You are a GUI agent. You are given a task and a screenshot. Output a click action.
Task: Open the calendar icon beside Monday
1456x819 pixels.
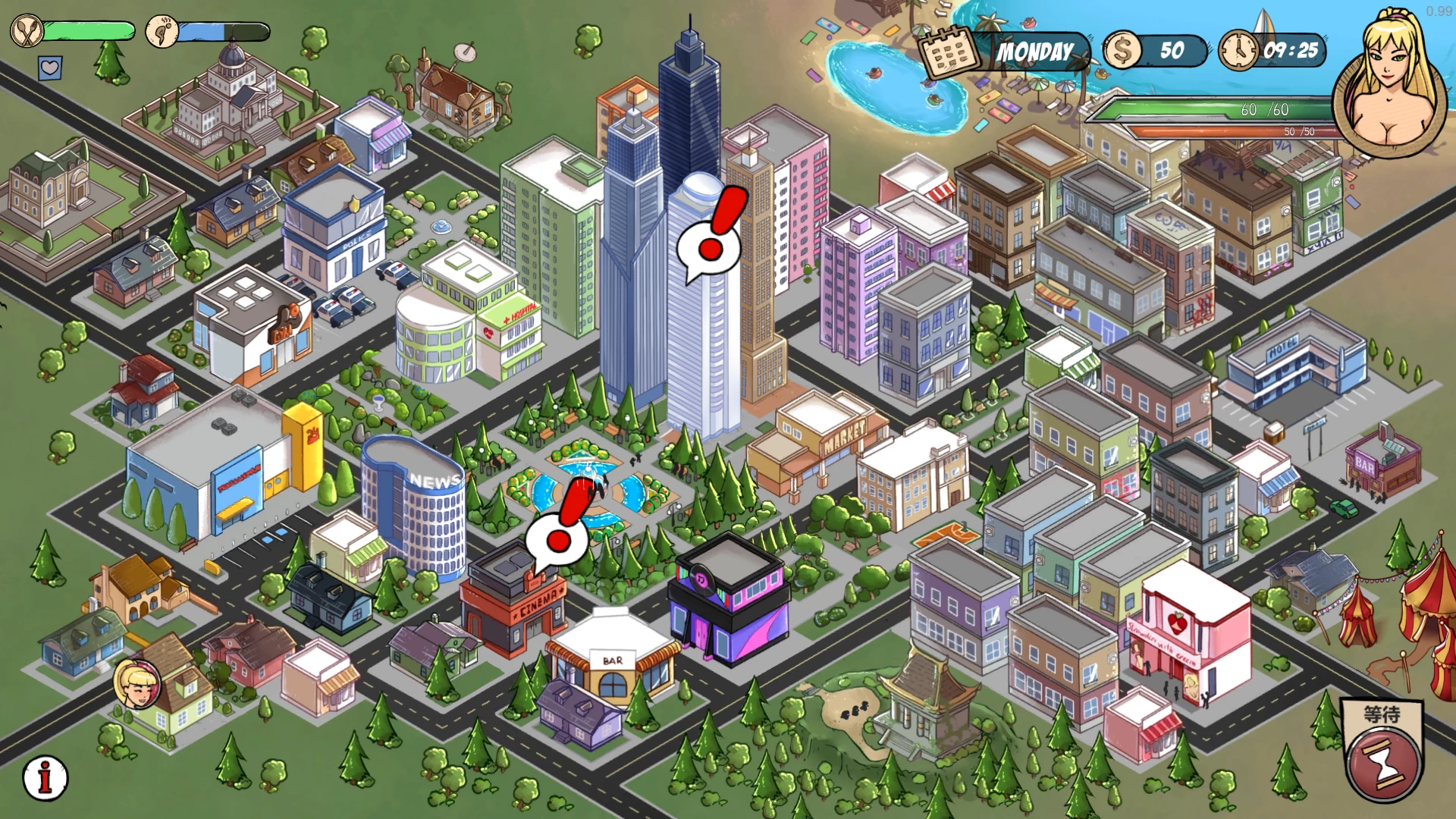948,52
